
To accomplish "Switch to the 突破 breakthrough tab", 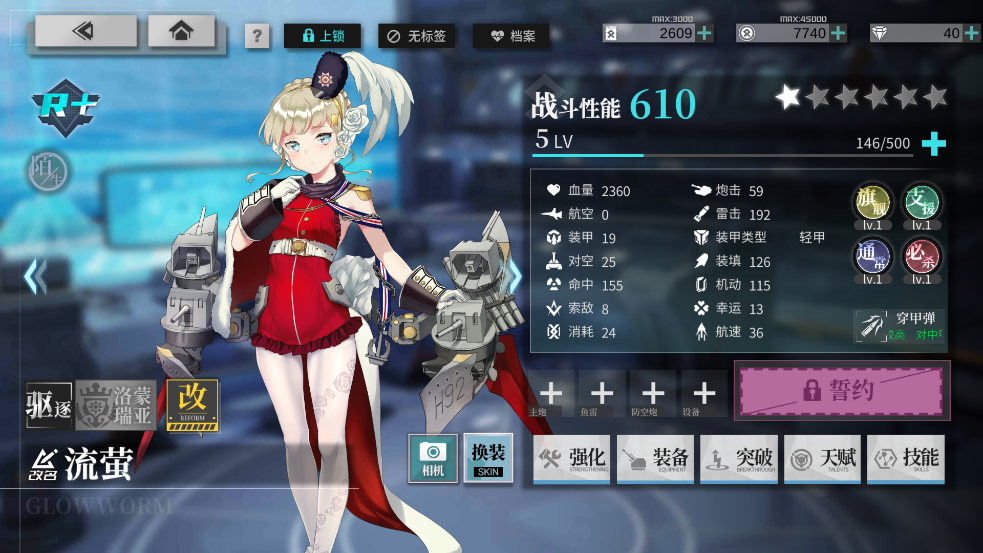I will pos(739,459).
